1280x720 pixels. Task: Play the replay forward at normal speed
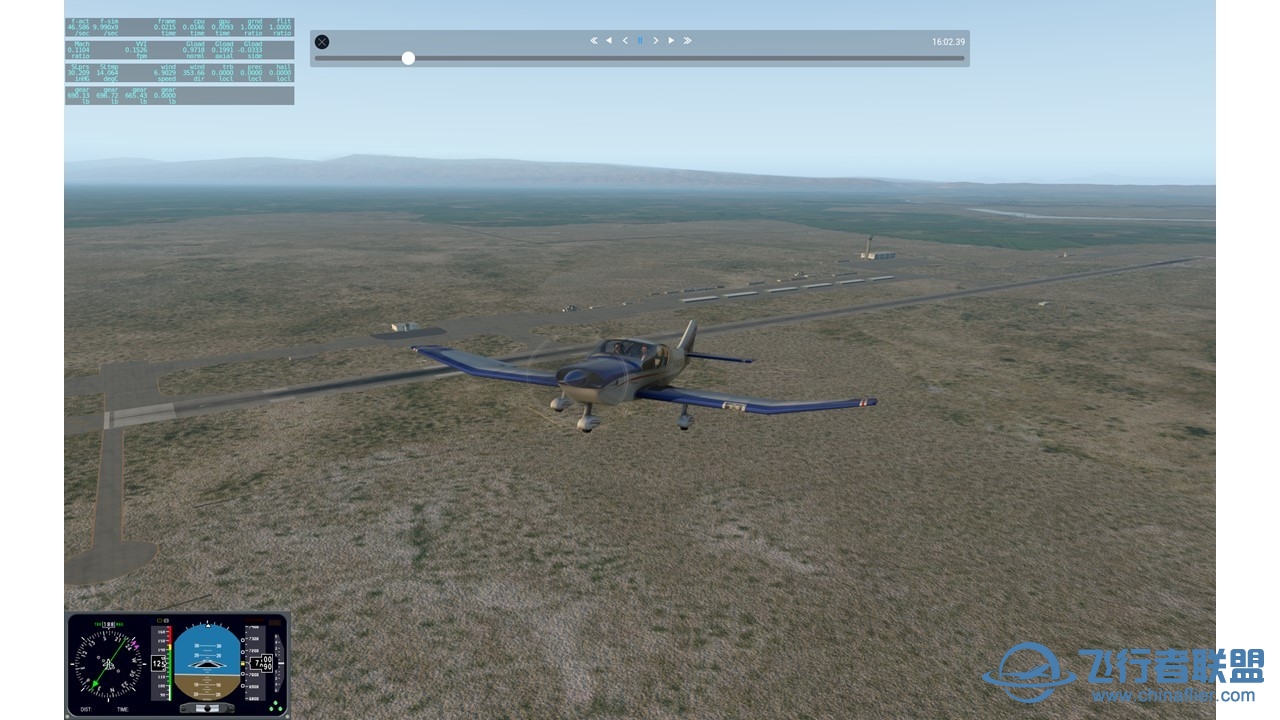pos(671,41)
